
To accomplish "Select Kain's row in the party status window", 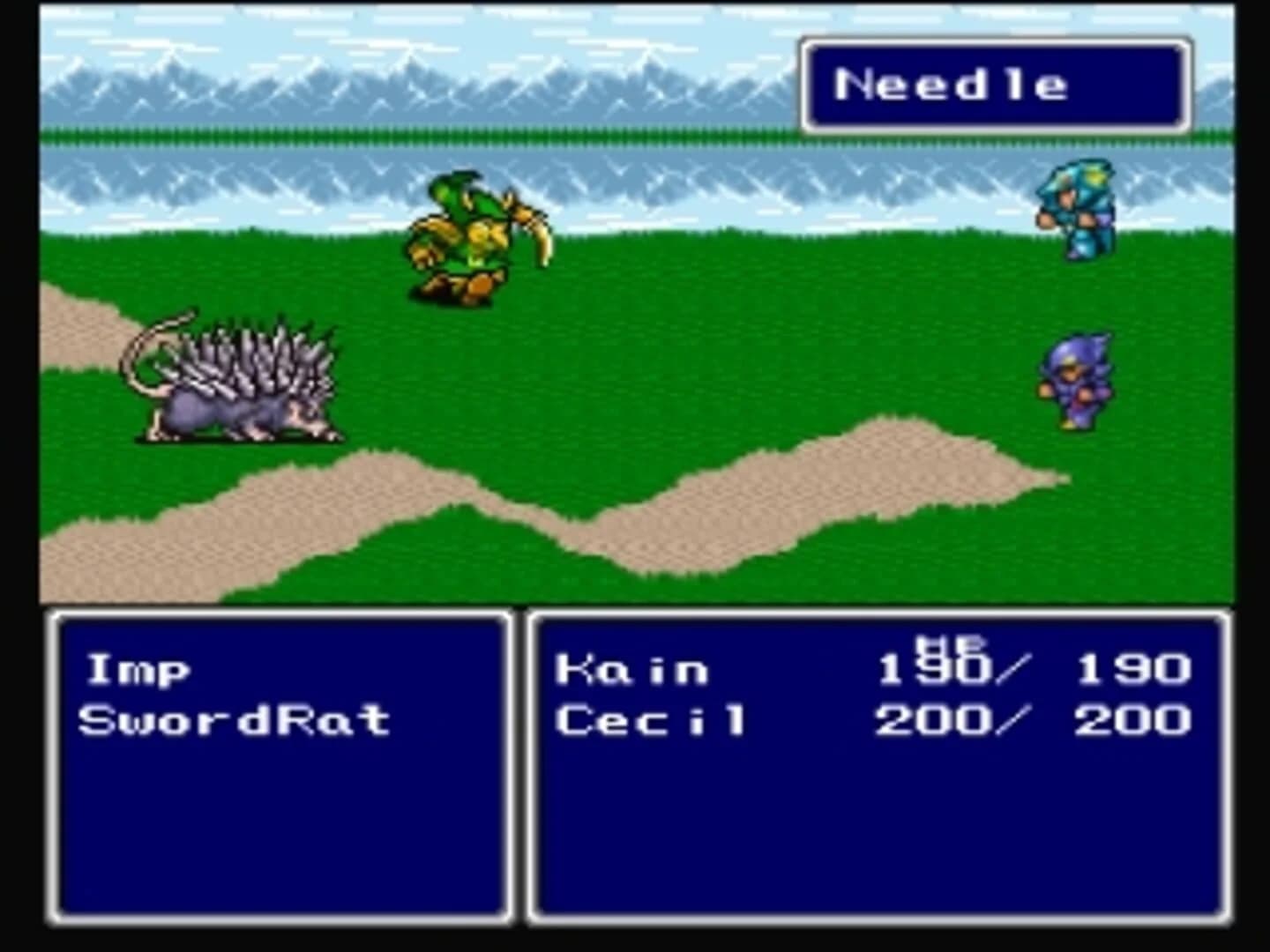I will [x=635, y=668].
